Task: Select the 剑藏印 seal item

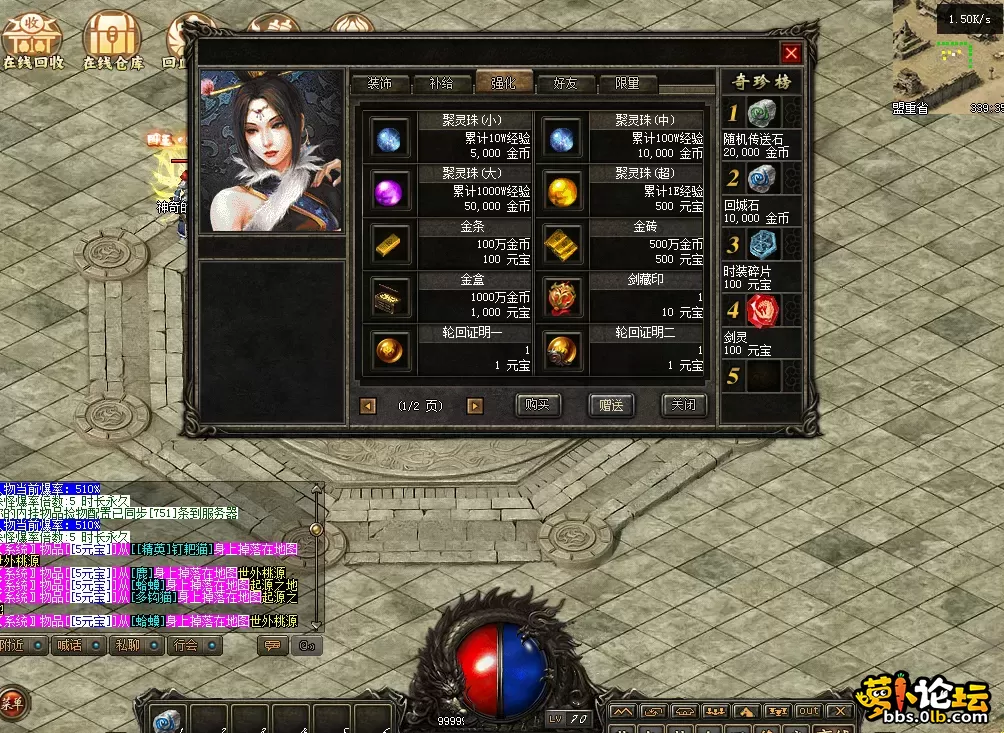Action: [x=562, y=296]
